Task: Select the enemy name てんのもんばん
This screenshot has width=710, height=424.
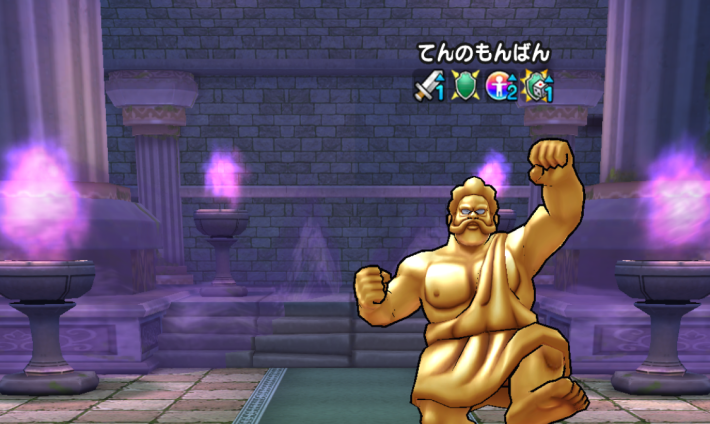Action: click(484, 54)
